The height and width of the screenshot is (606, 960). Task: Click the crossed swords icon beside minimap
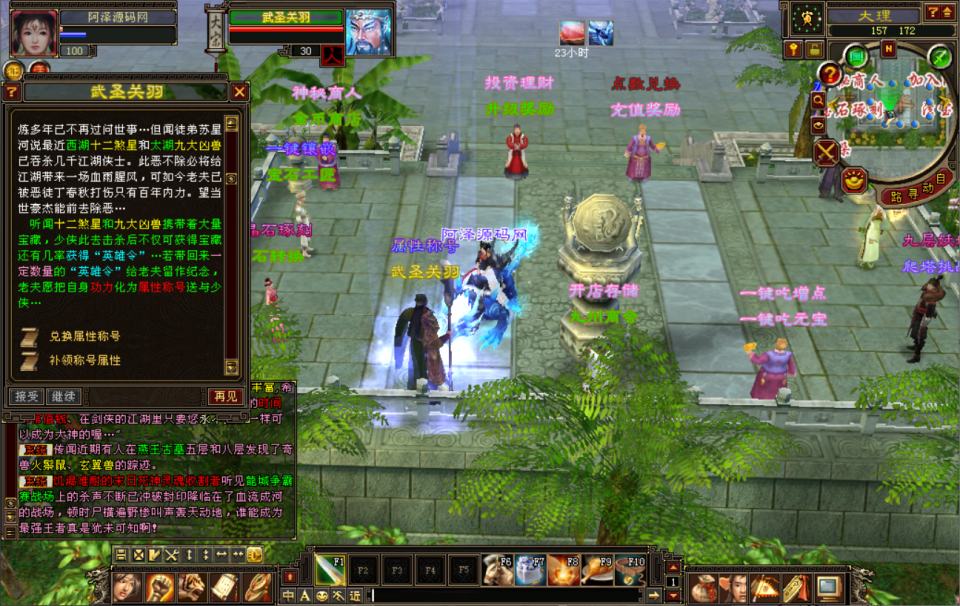[828, 152]
